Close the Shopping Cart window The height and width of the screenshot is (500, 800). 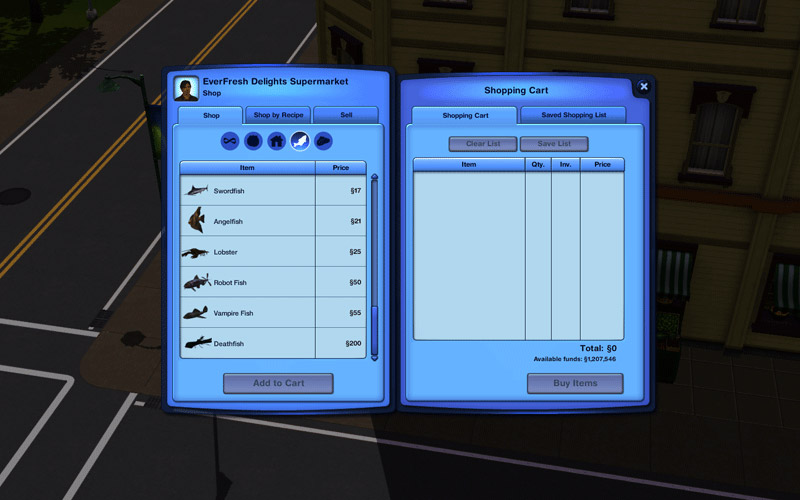point(643,87)
